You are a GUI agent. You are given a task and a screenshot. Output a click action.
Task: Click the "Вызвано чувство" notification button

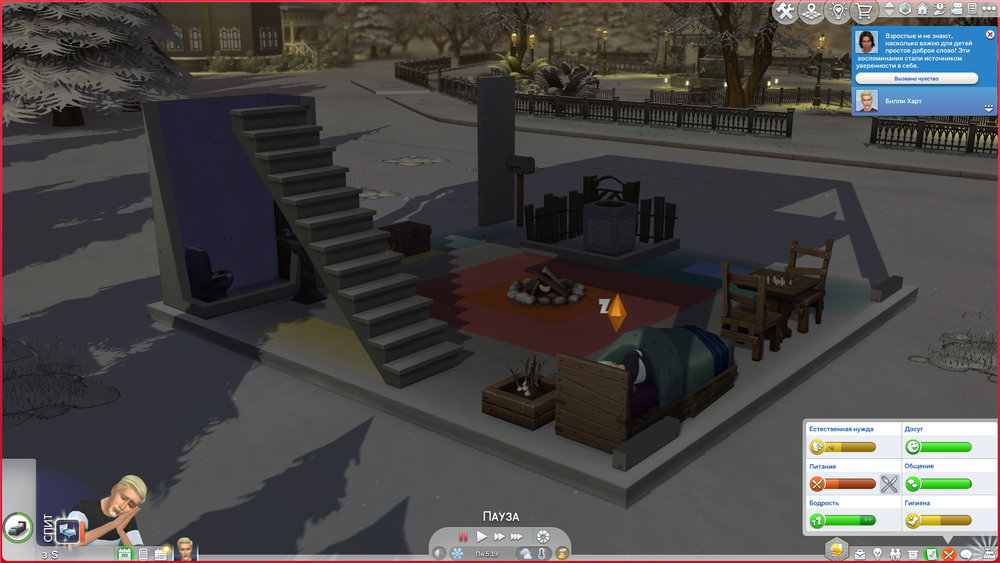(916, 77)
